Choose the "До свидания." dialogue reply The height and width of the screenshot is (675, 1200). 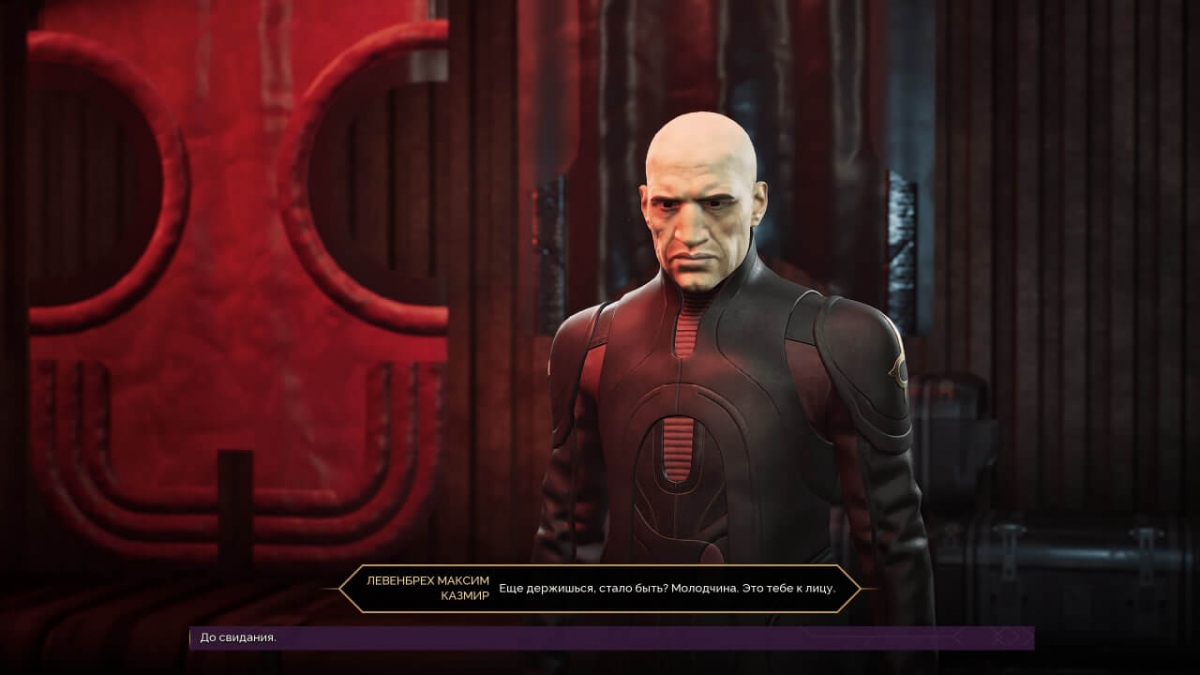236,638
